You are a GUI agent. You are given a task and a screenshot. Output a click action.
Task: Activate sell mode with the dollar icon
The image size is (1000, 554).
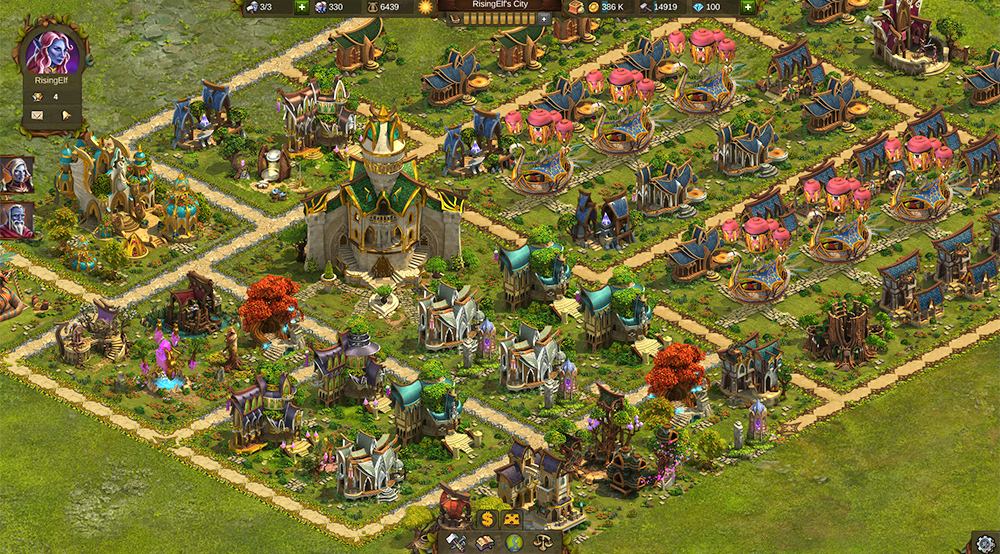pos(486,519)
